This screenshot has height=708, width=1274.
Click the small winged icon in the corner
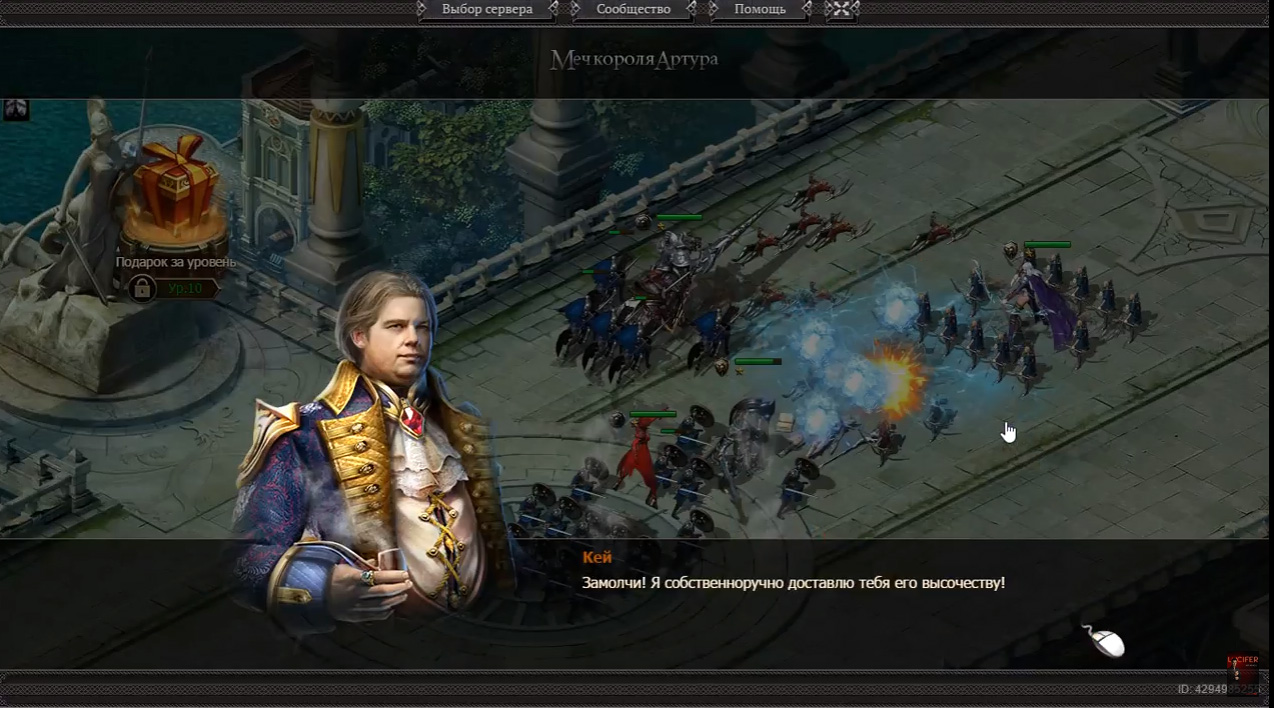(x=16, y=109)
